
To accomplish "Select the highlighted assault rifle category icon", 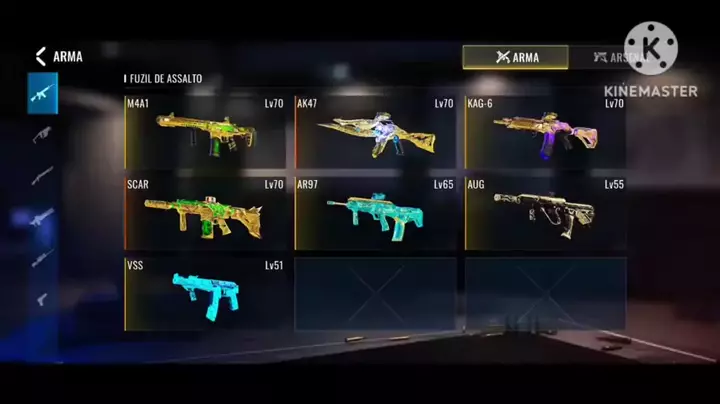I will click(42, 93).
